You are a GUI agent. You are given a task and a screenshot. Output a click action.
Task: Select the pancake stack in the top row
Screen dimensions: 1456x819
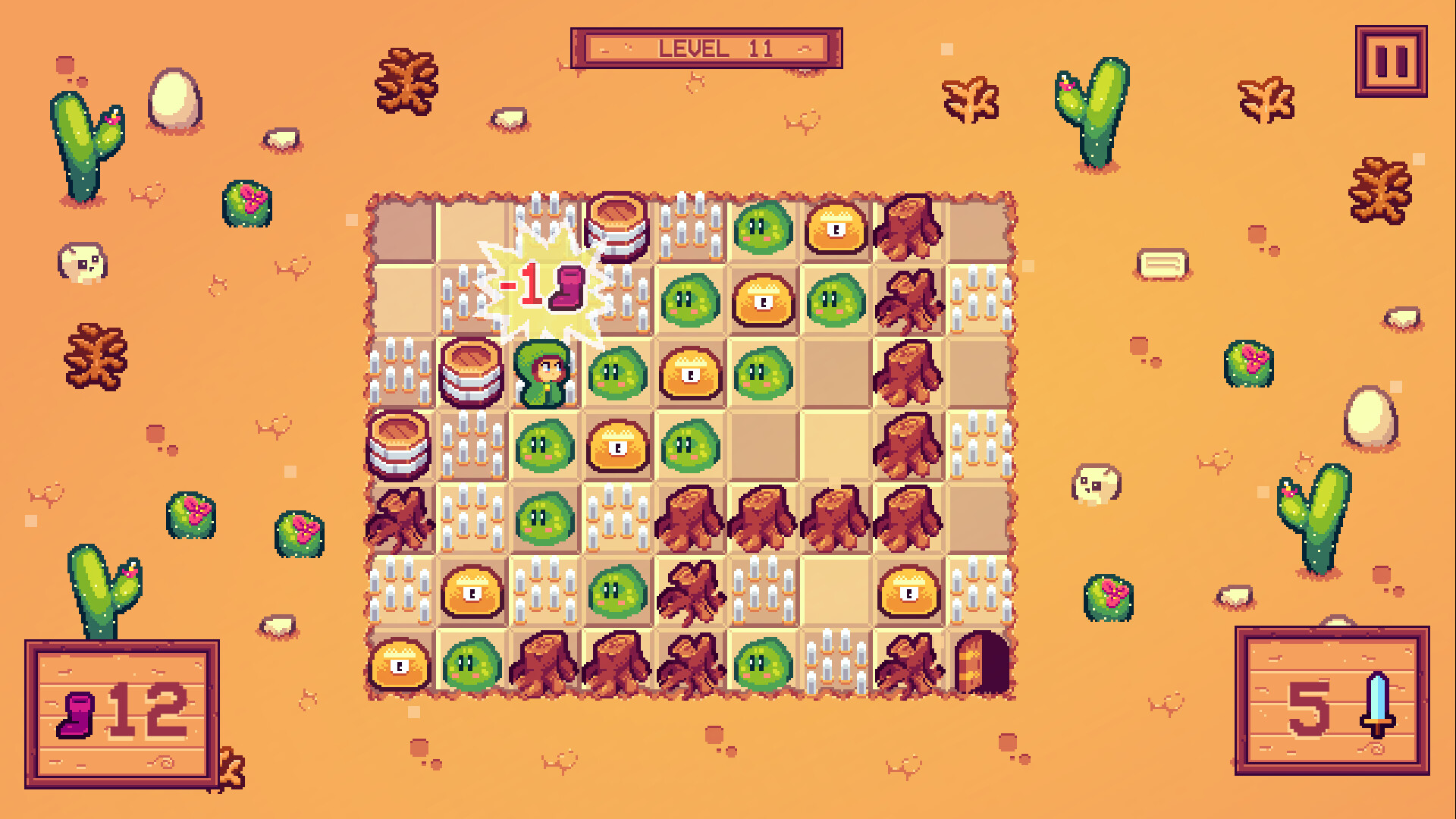click(617, 224)
